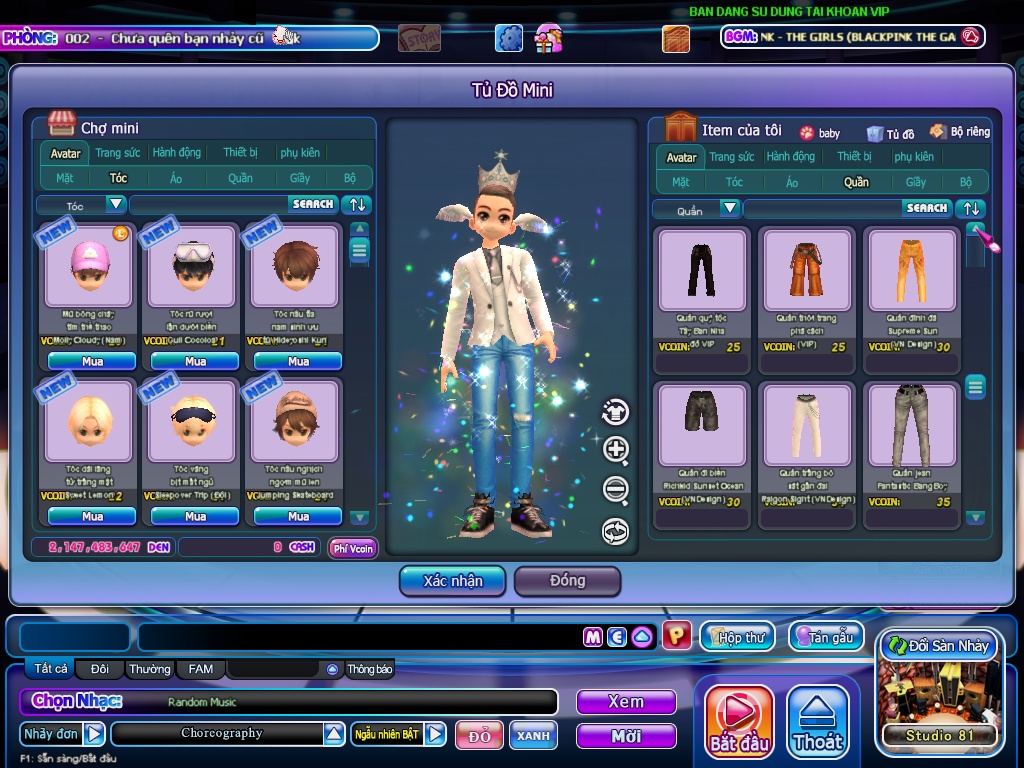Switch chat to the FAM tab

point(200,669)
